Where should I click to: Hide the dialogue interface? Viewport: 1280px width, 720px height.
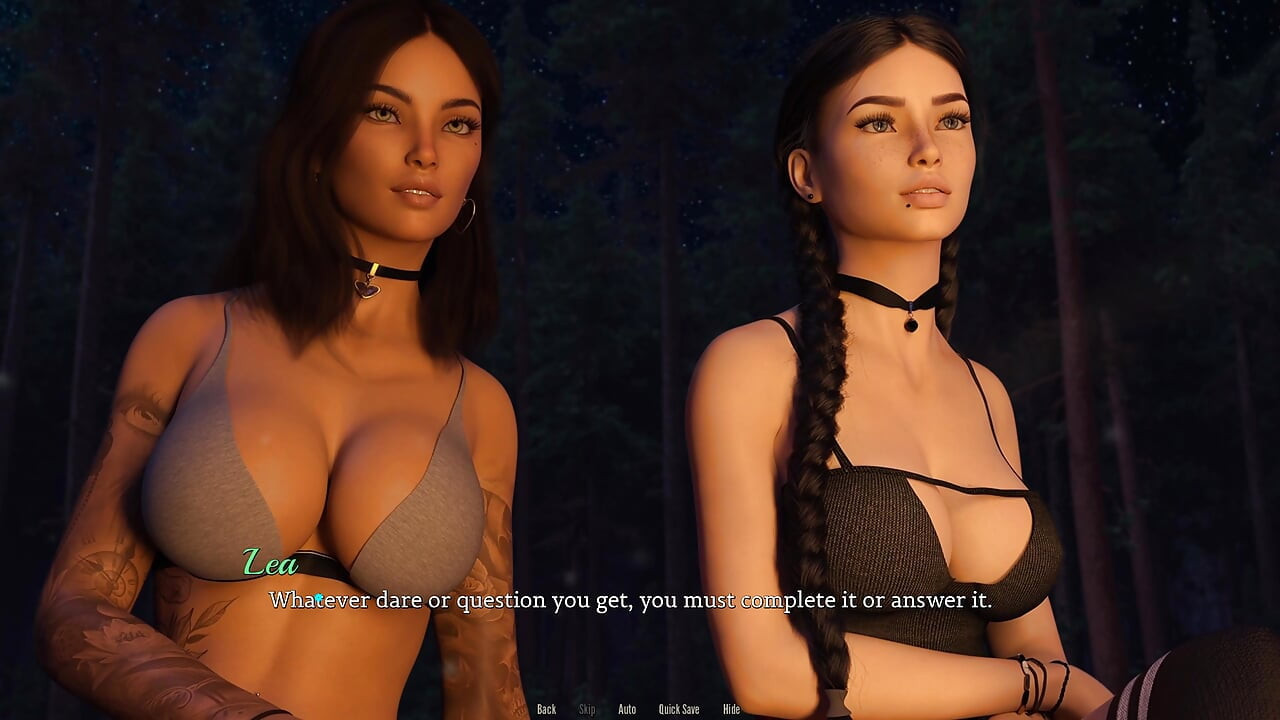pyautogui.click(x=731, y=709)
